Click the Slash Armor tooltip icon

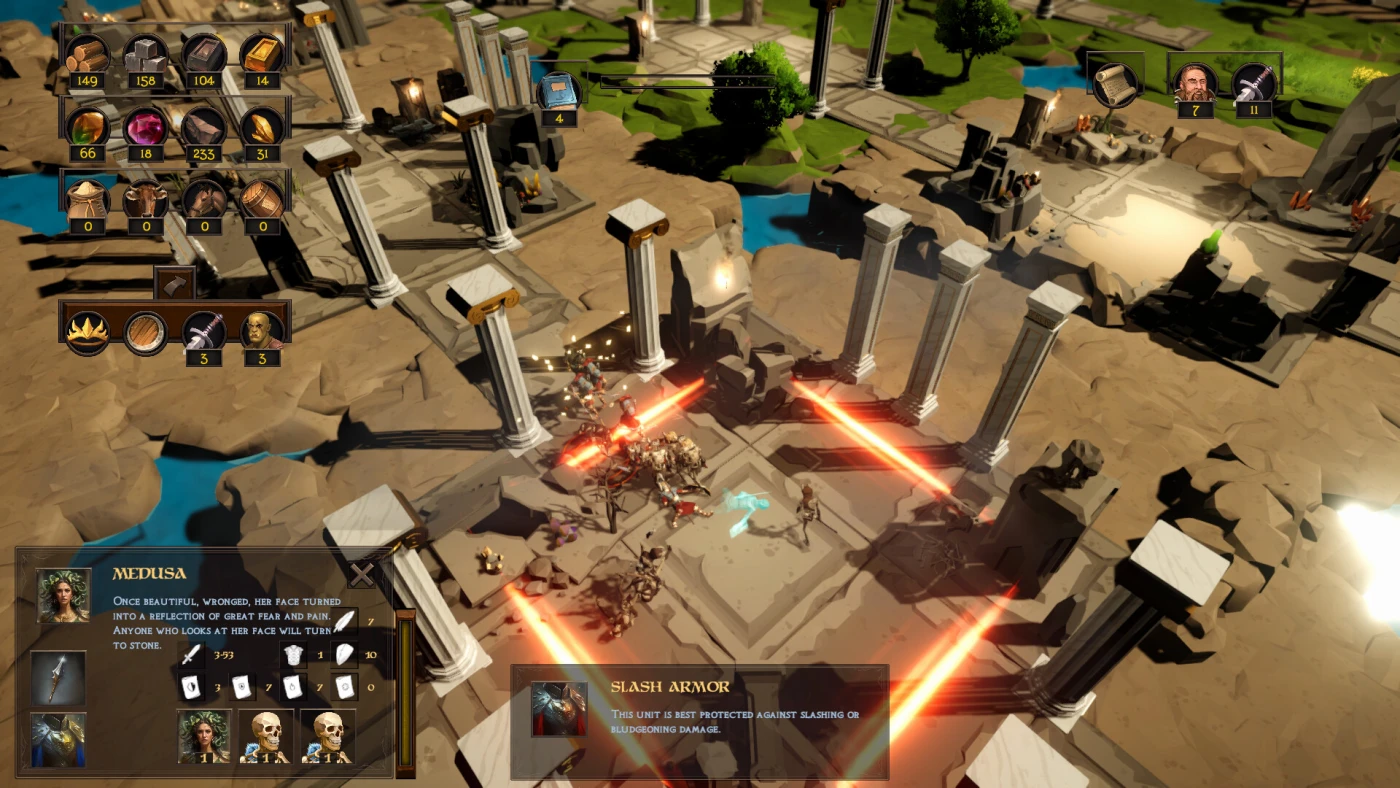click(x=559, y=708)
